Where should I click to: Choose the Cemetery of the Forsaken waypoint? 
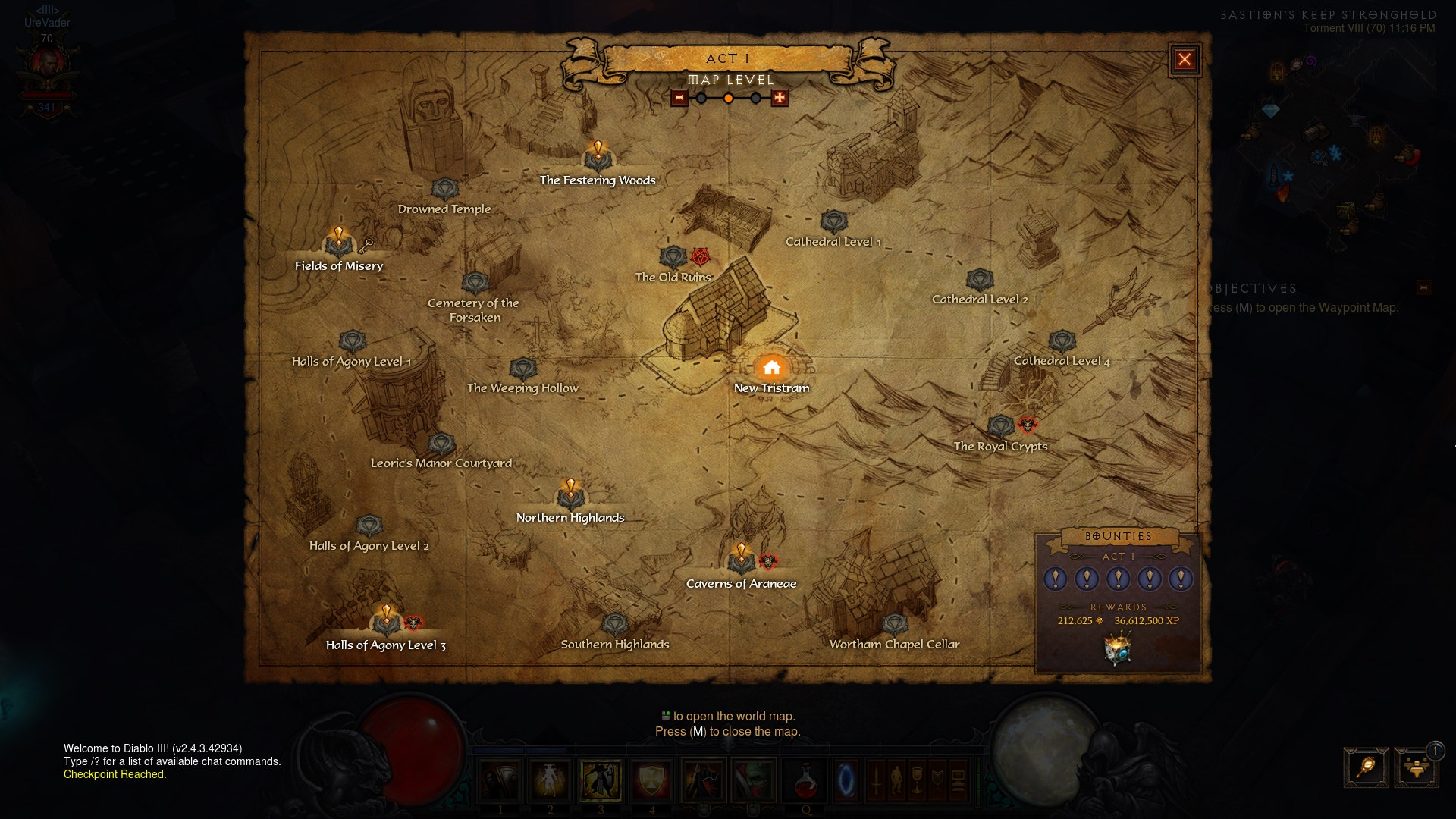(x=475, y=284)
